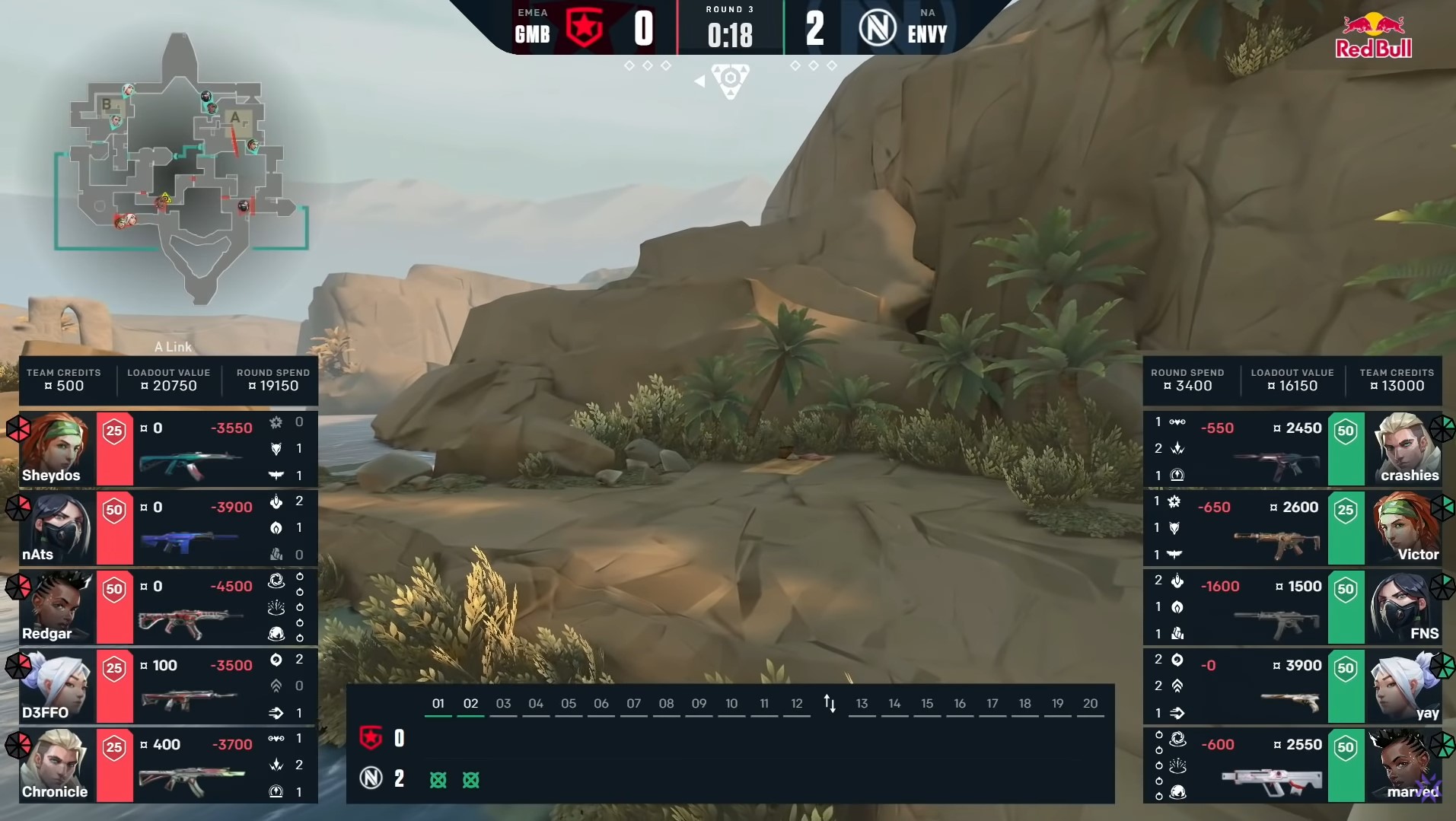Pick D3FFO's player portrait

(58, 686)
